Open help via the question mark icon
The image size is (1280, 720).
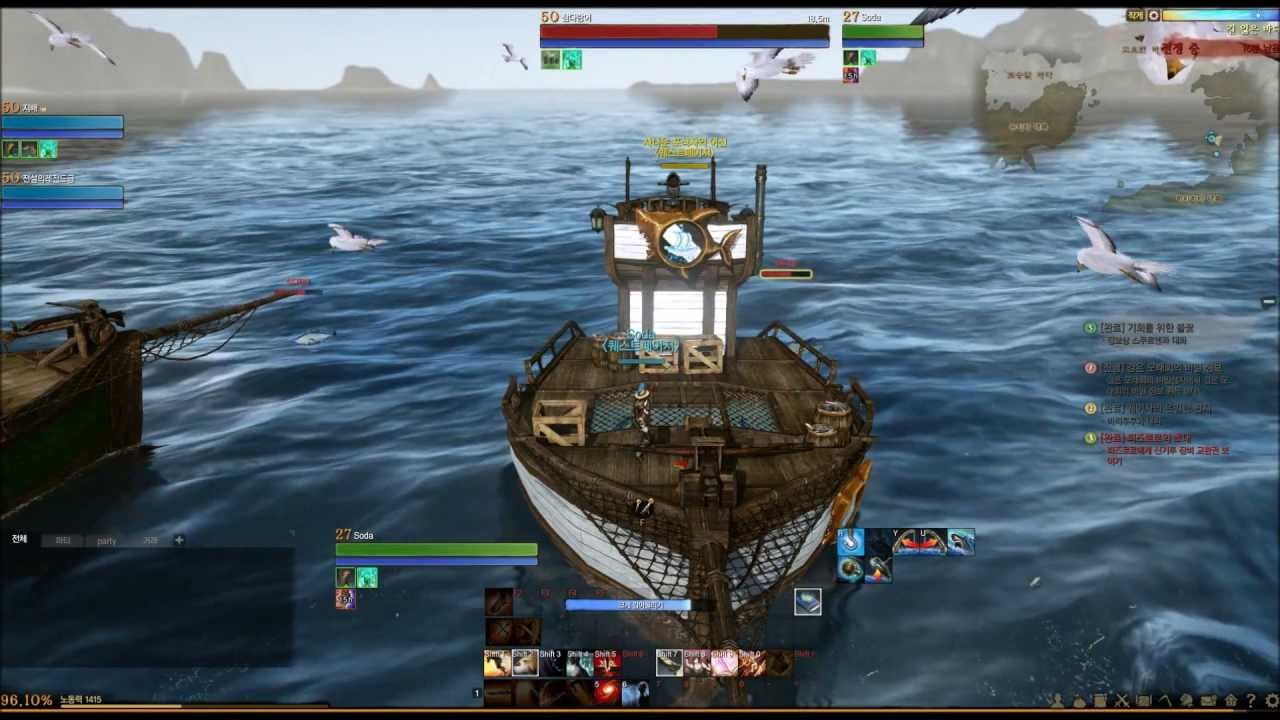1251,701
